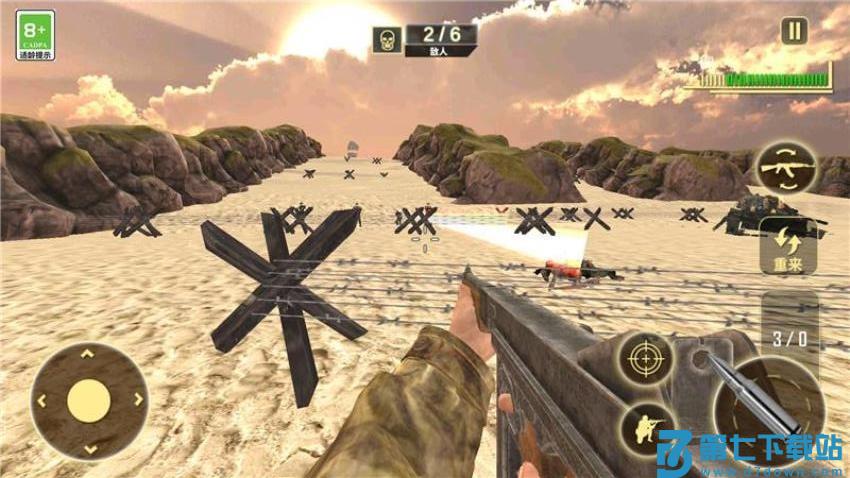Toggle crouch with the soldier icon

click(645, 430)
